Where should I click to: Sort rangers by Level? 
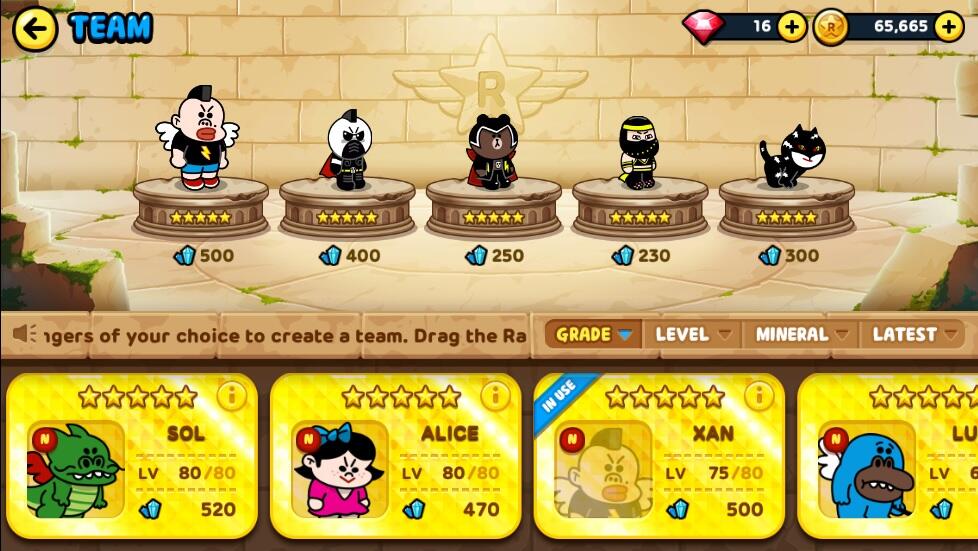(x=692, y=334)
